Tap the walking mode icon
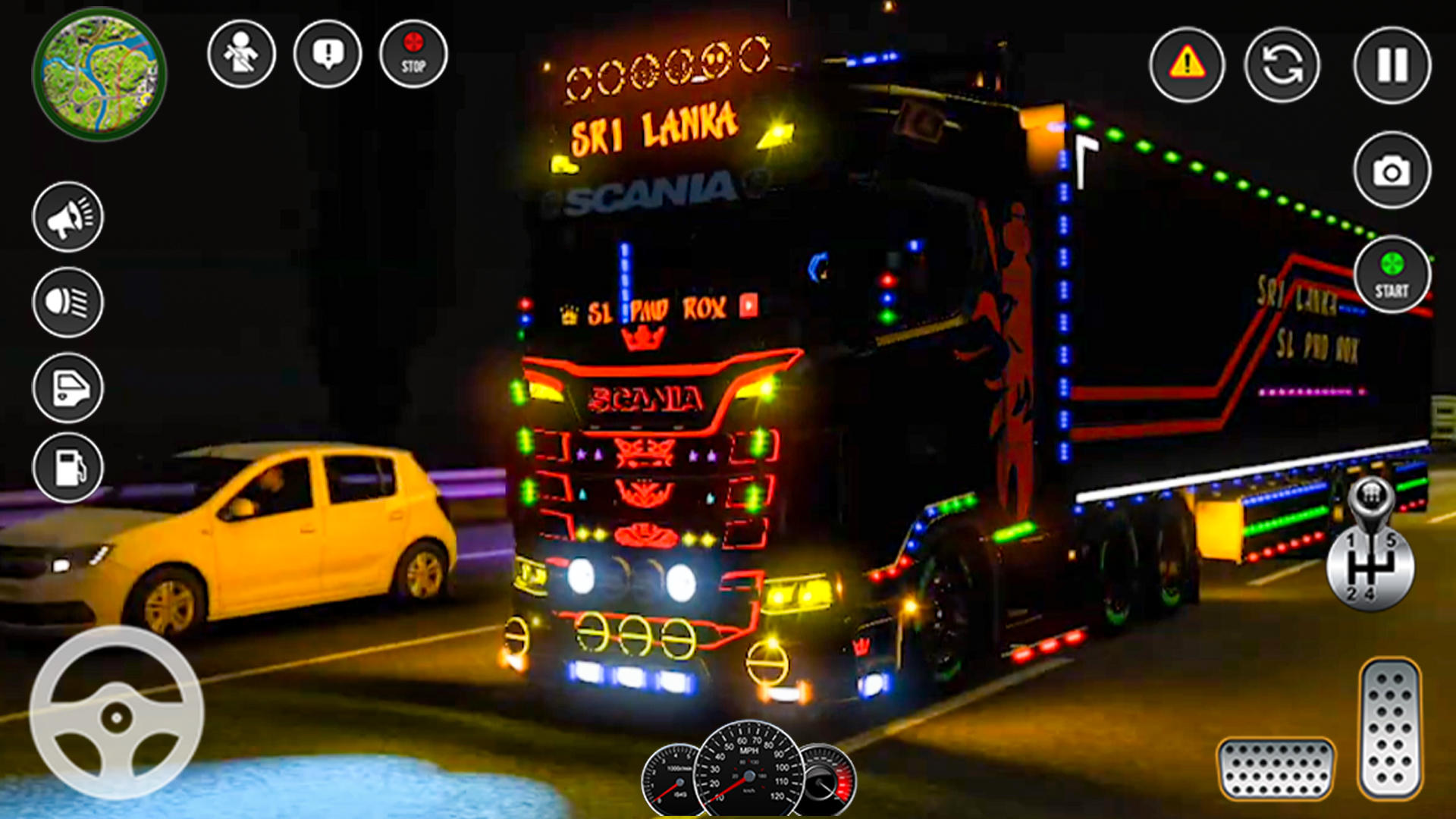 coord(241,55)
